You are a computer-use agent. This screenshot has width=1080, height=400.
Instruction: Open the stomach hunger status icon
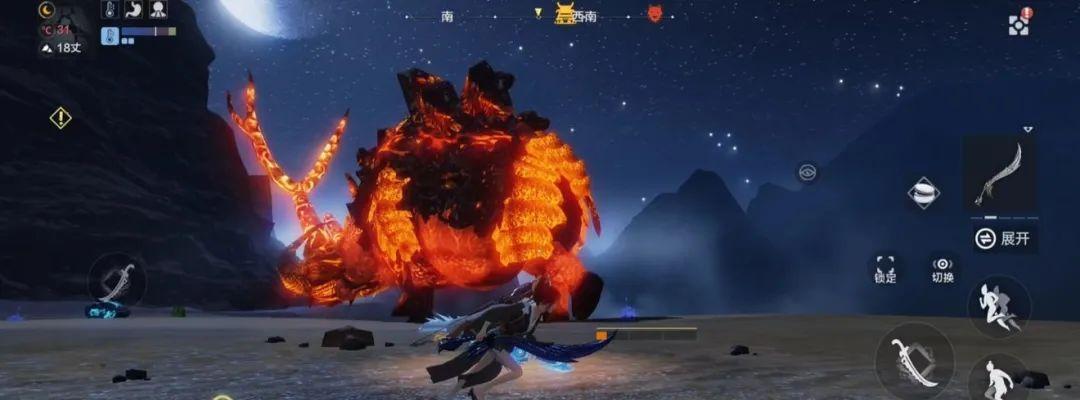(135, 10)
